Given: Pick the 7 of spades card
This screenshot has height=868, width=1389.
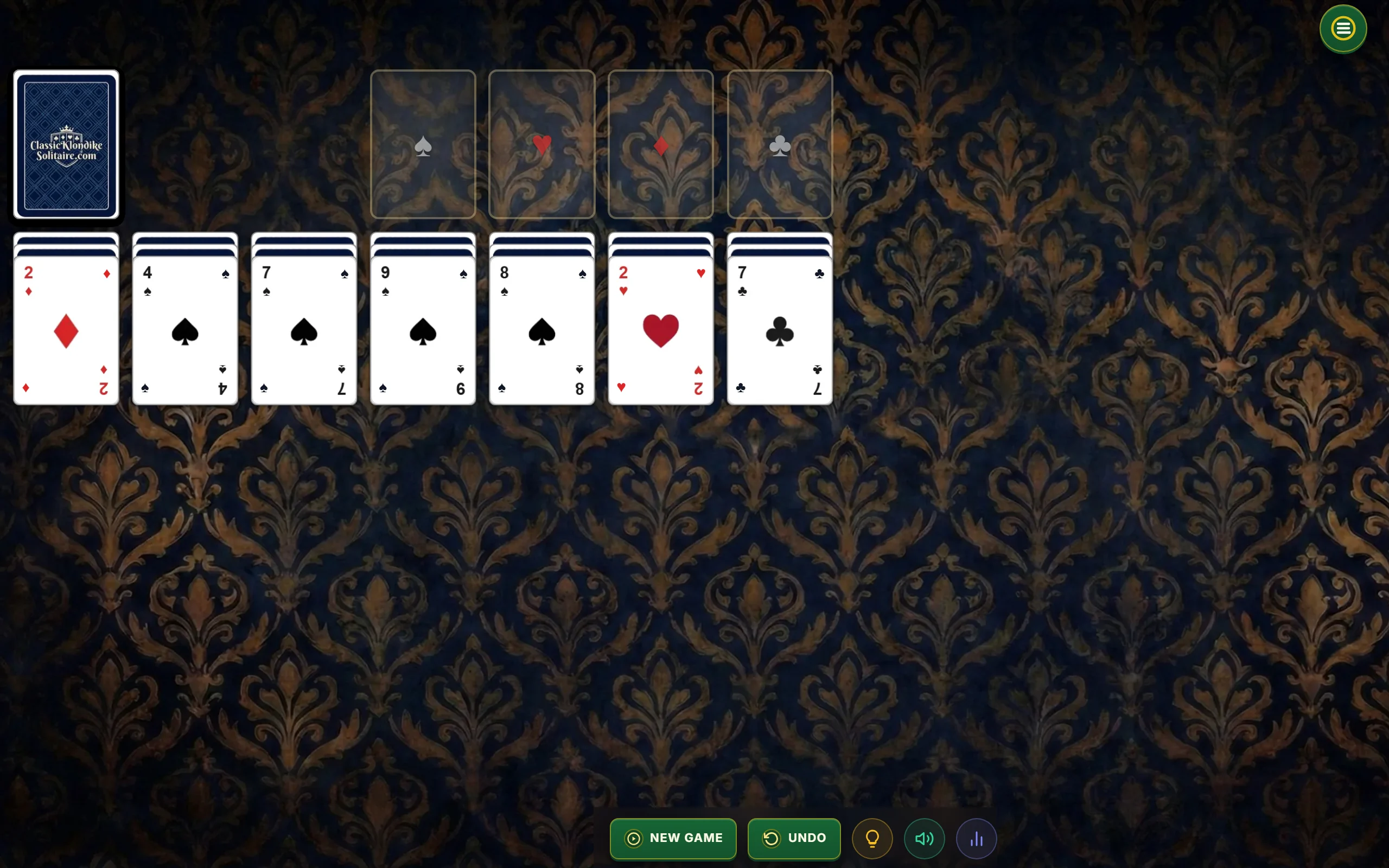Looking at the screenshot, I should click(304, 331).
